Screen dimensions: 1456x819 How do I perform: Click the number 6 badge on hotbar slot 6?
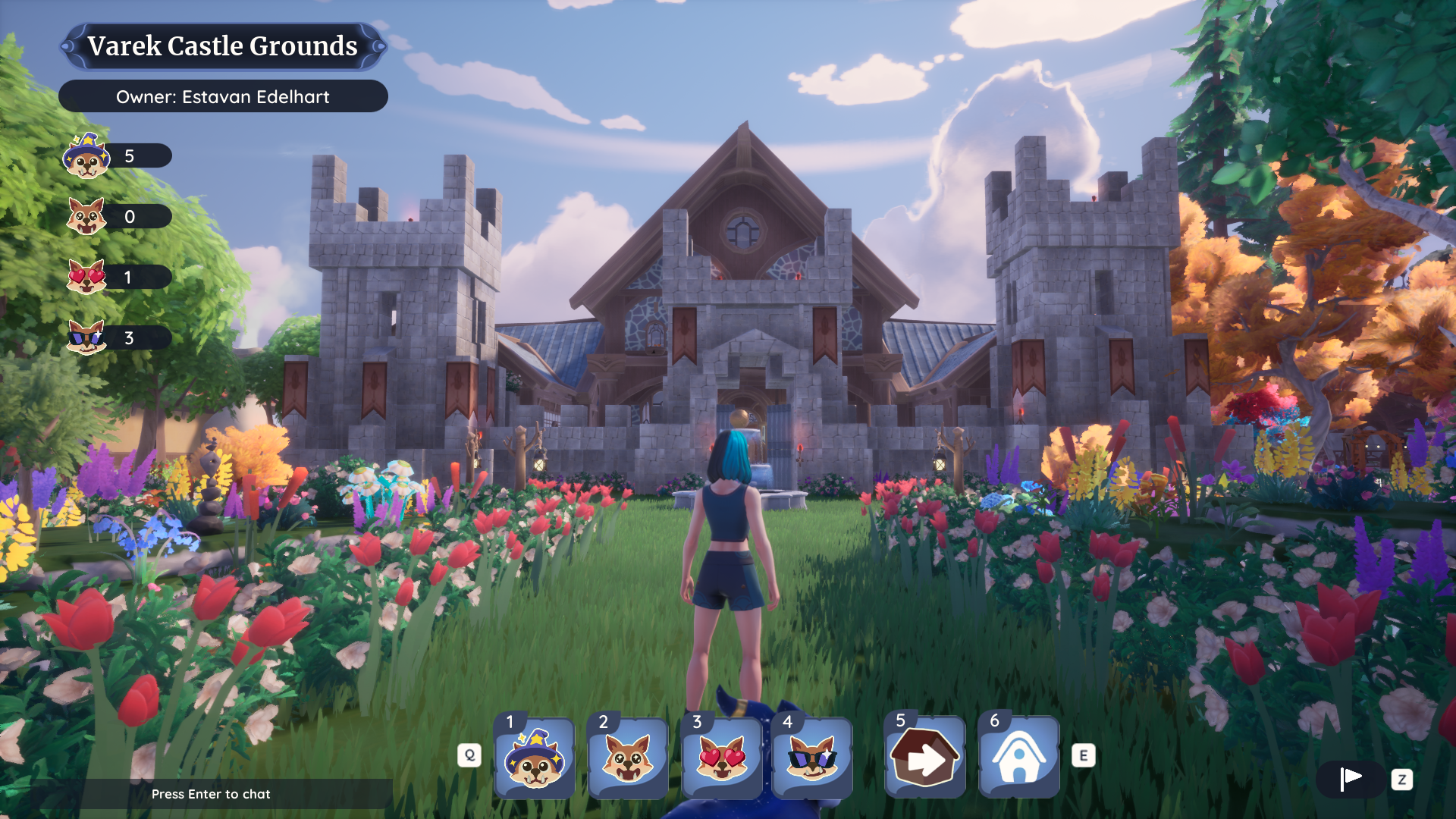994,723
